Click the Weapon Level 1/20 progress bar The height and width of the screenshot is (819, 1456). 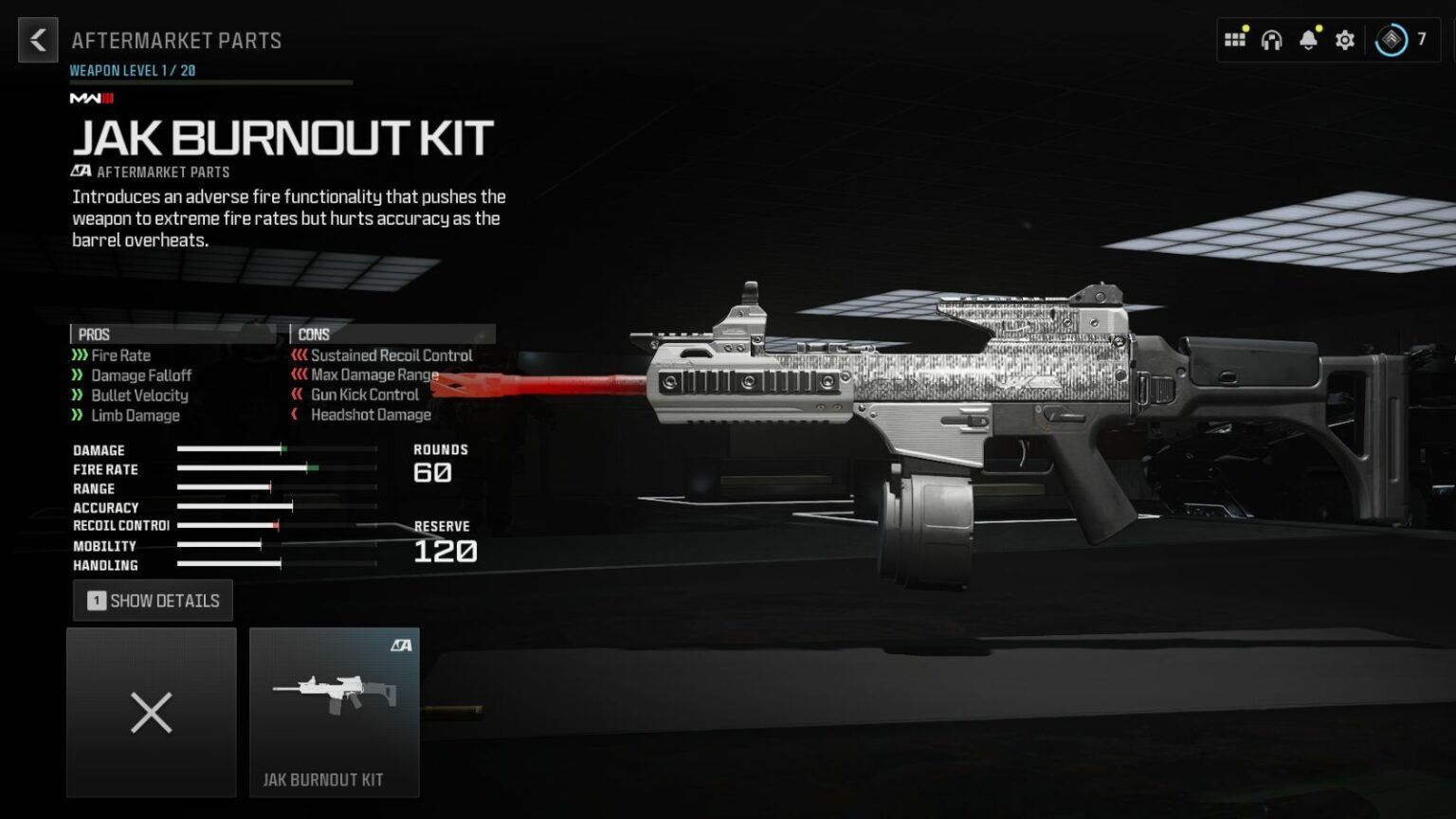(210, 80)
